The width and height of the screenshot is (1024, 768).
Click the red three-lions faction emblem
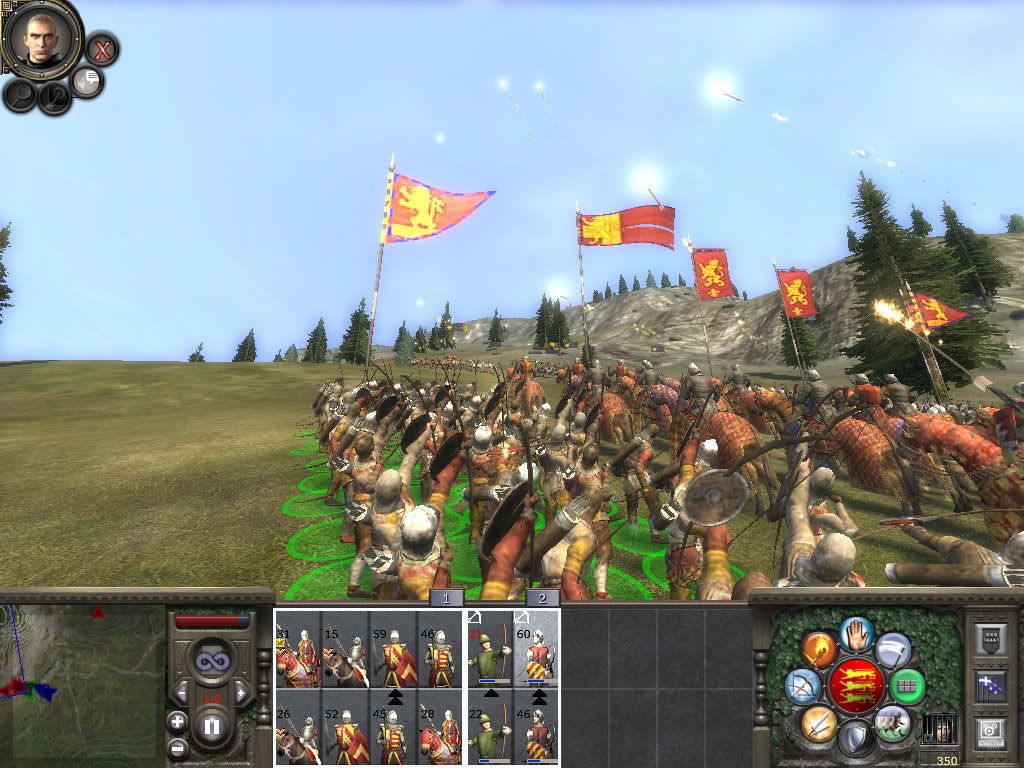pyautogui.click(x=856, y=686)
